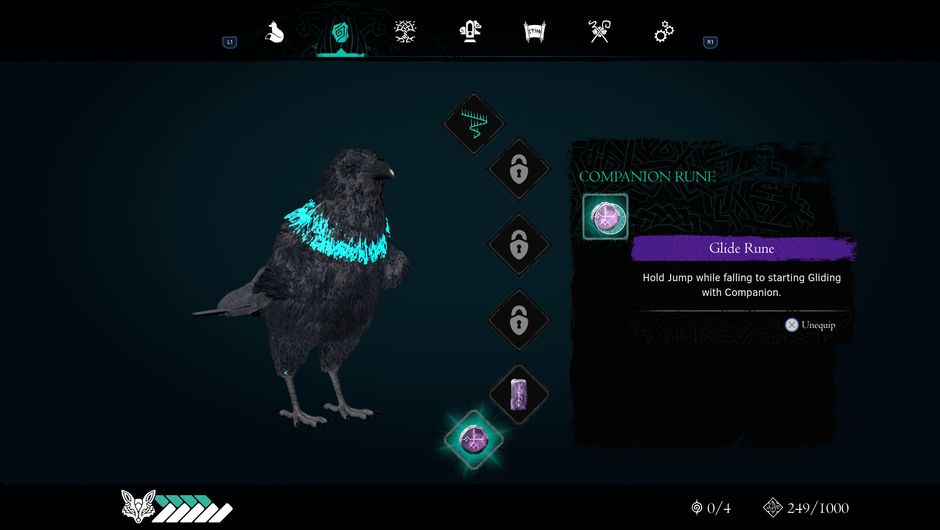Open the gears settings tab

click(x=664, y=33)
